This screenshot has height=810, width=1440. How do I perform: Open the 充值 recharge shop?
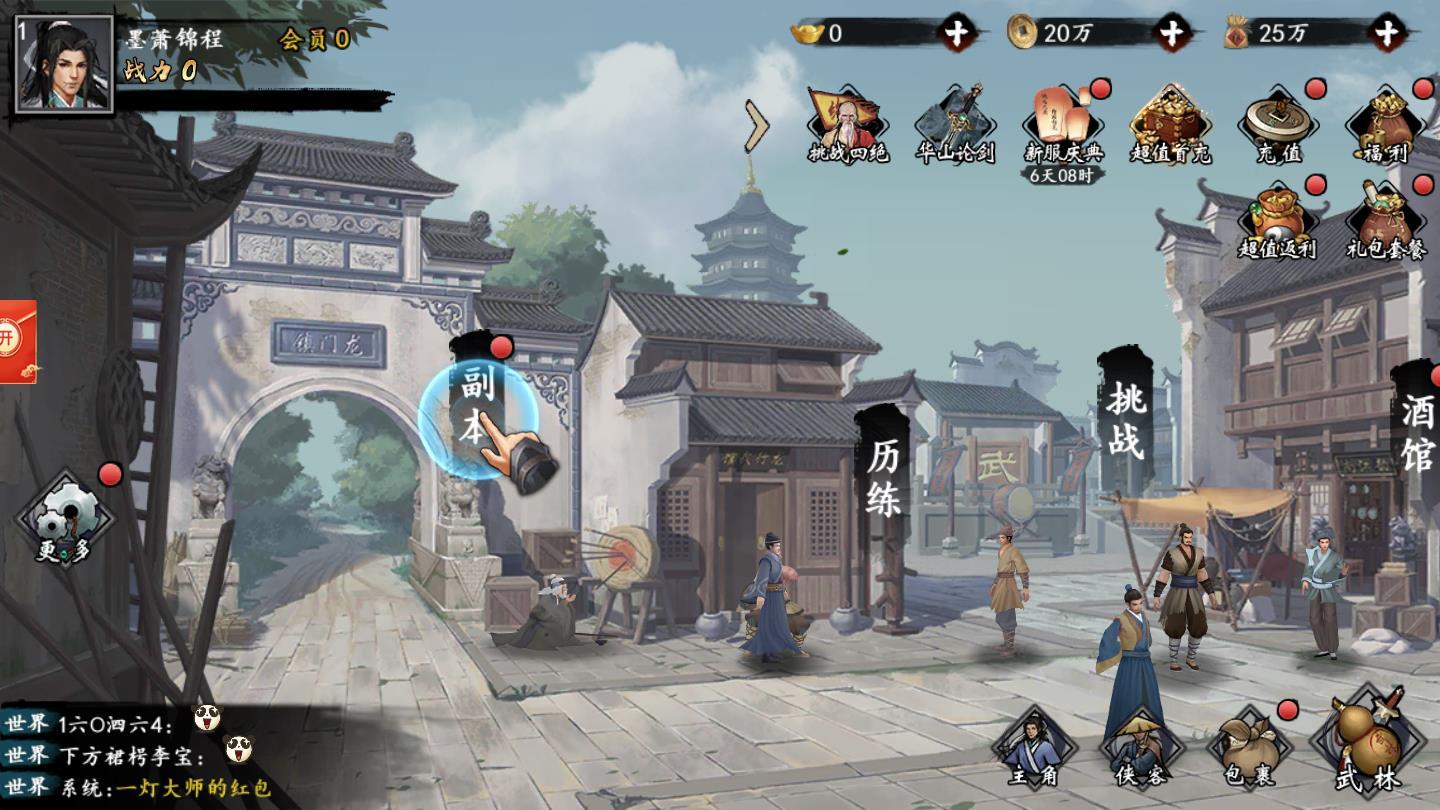1277,125
